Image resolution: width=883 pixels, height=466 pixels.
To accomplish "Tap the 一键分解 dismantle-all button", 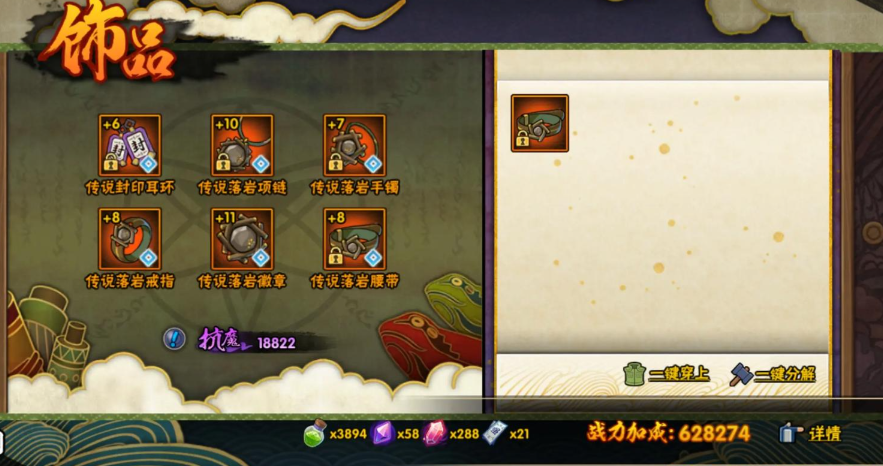I will pos(772,374).
